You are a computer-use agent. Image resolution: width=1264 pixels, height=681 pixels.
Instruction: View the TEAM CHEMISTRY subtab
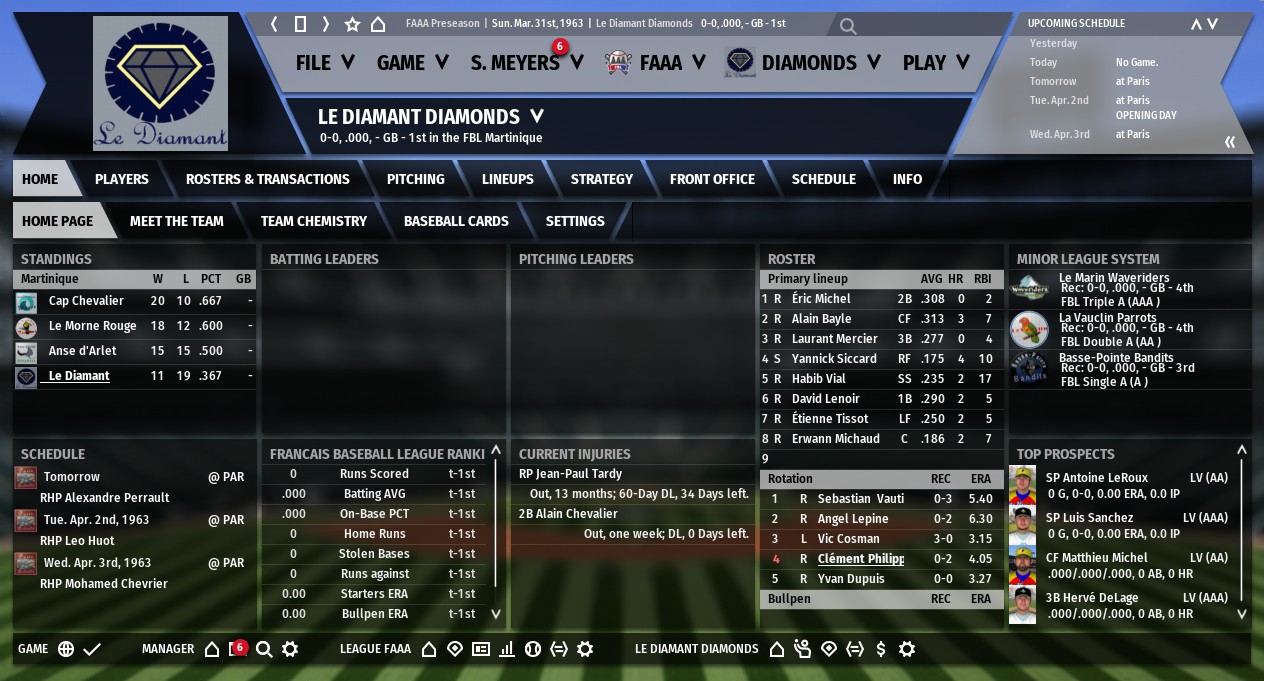point(313,221)
